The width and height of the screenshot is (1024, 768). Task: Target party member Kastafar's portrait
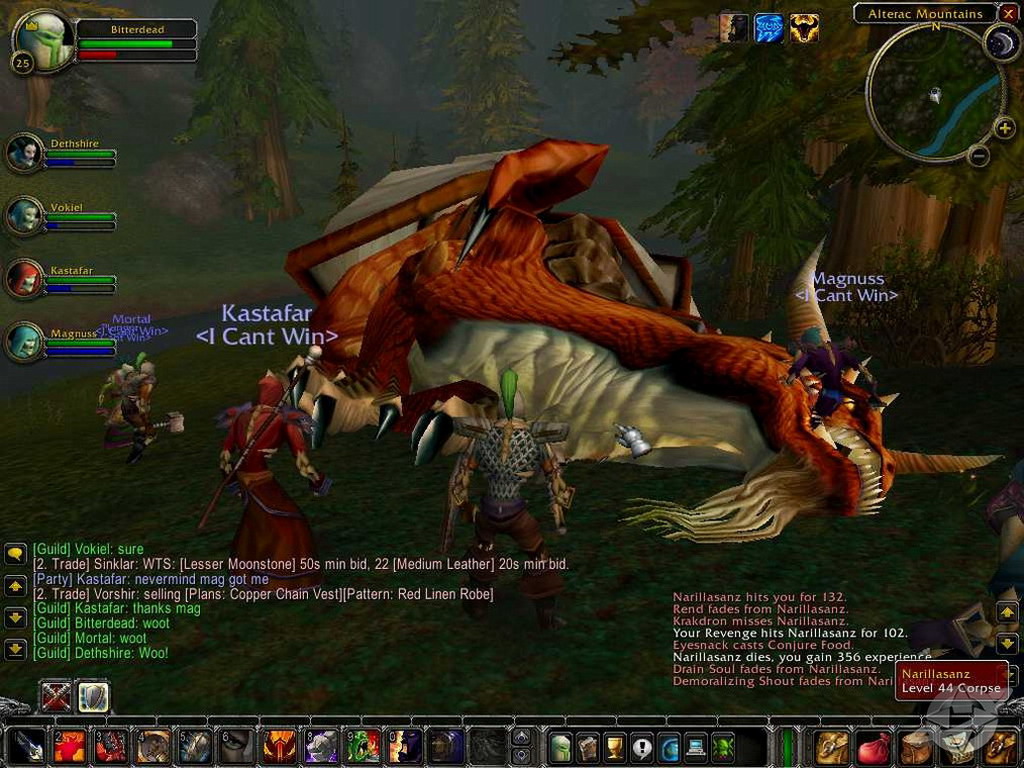[25, 279]
